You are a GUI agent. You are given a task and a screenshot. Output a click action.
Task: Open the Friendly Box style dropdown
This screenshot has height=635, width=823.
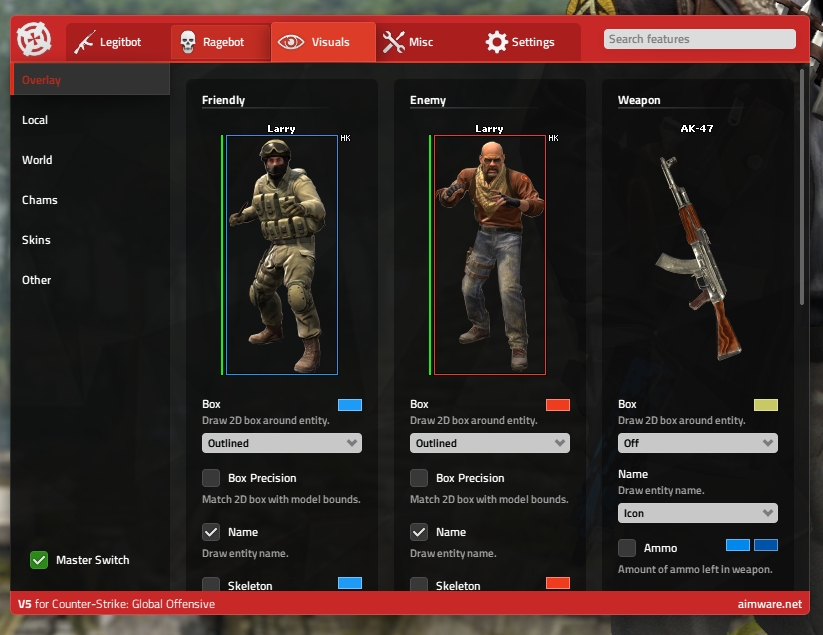click(x=281, y=443)
